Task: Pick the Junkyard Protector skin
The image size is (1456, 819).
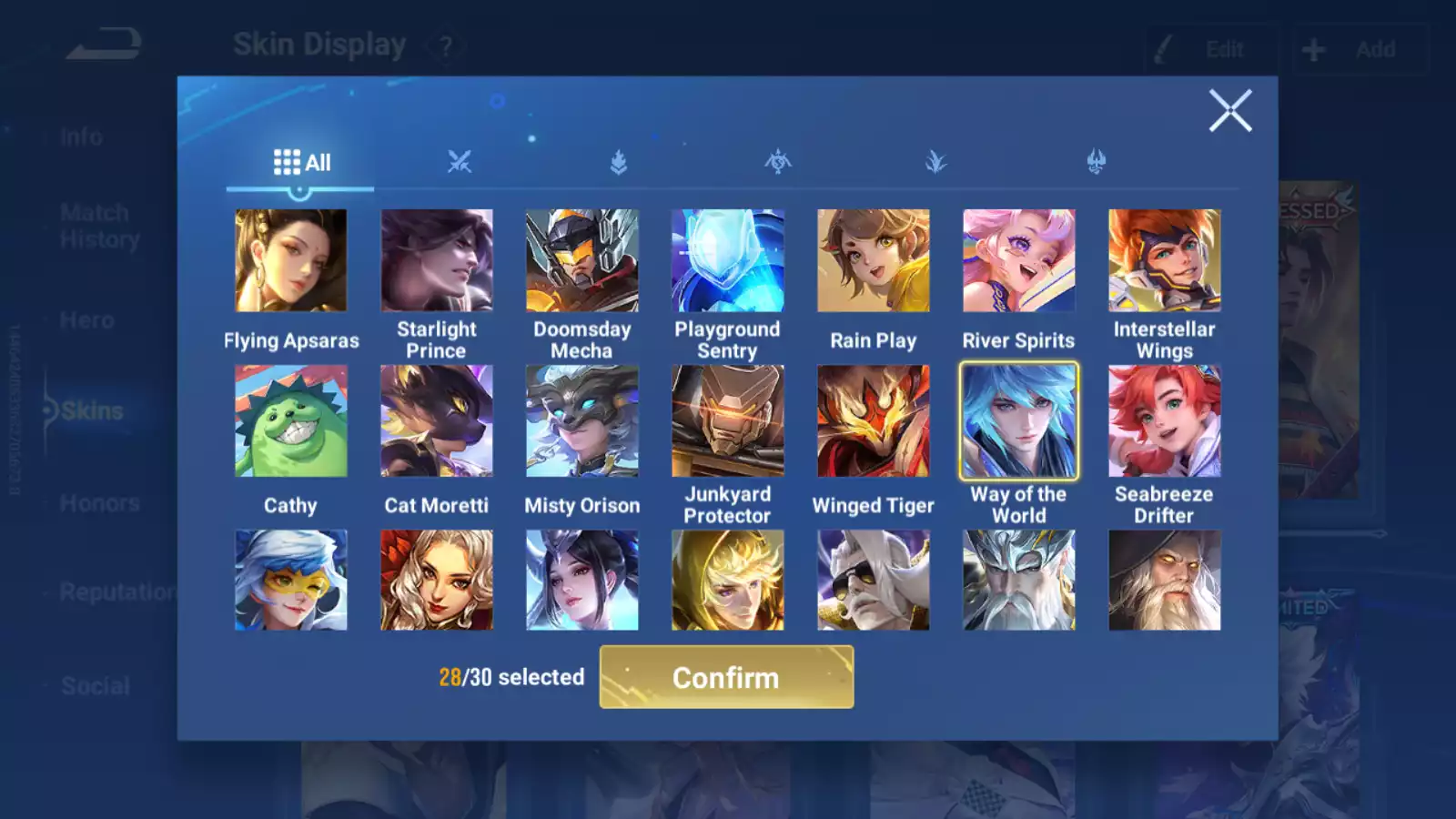Action: (727, 421)
